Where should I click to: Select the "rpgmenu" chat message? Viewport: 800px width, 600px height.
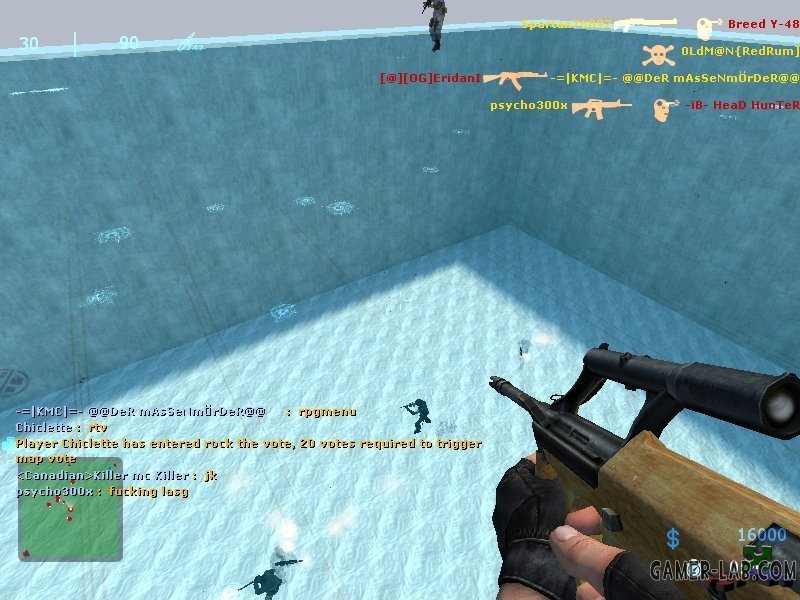[327, 411]
